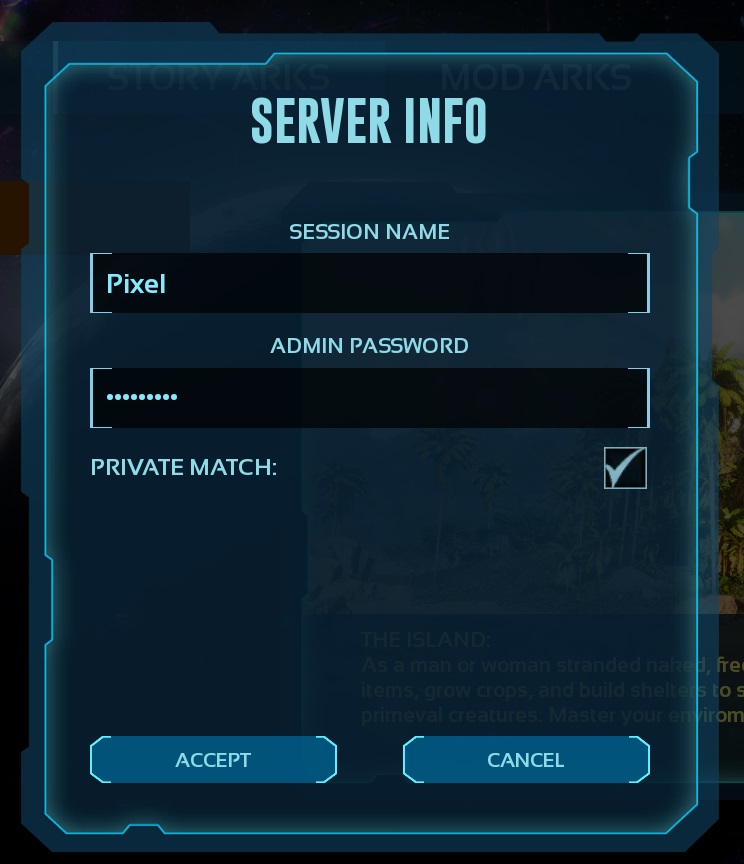
Task: Toggle the Private Match checkbox
Action: [x=625, y=468]
